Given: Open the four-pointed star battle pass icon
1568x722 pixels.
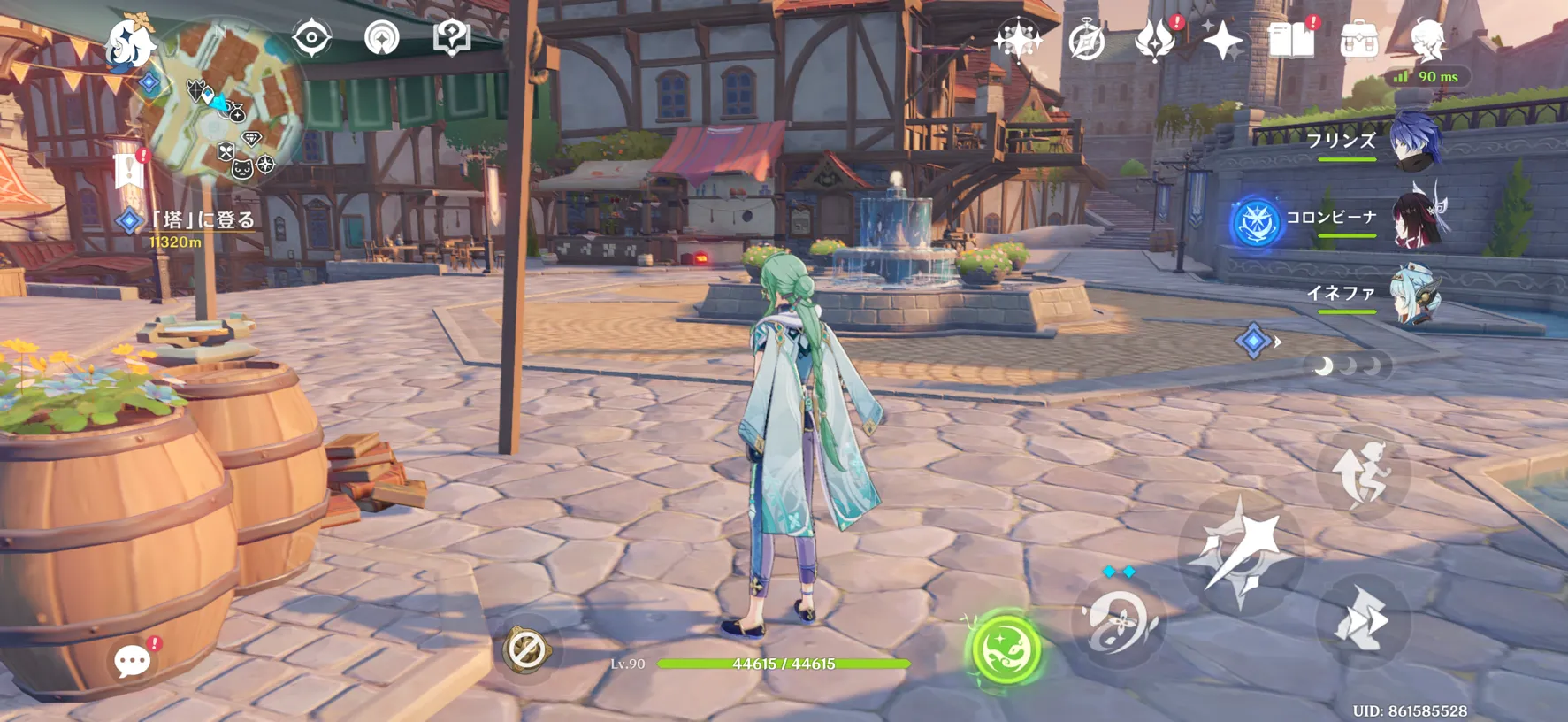Looking at the screenshot, I should [1223, 41].
